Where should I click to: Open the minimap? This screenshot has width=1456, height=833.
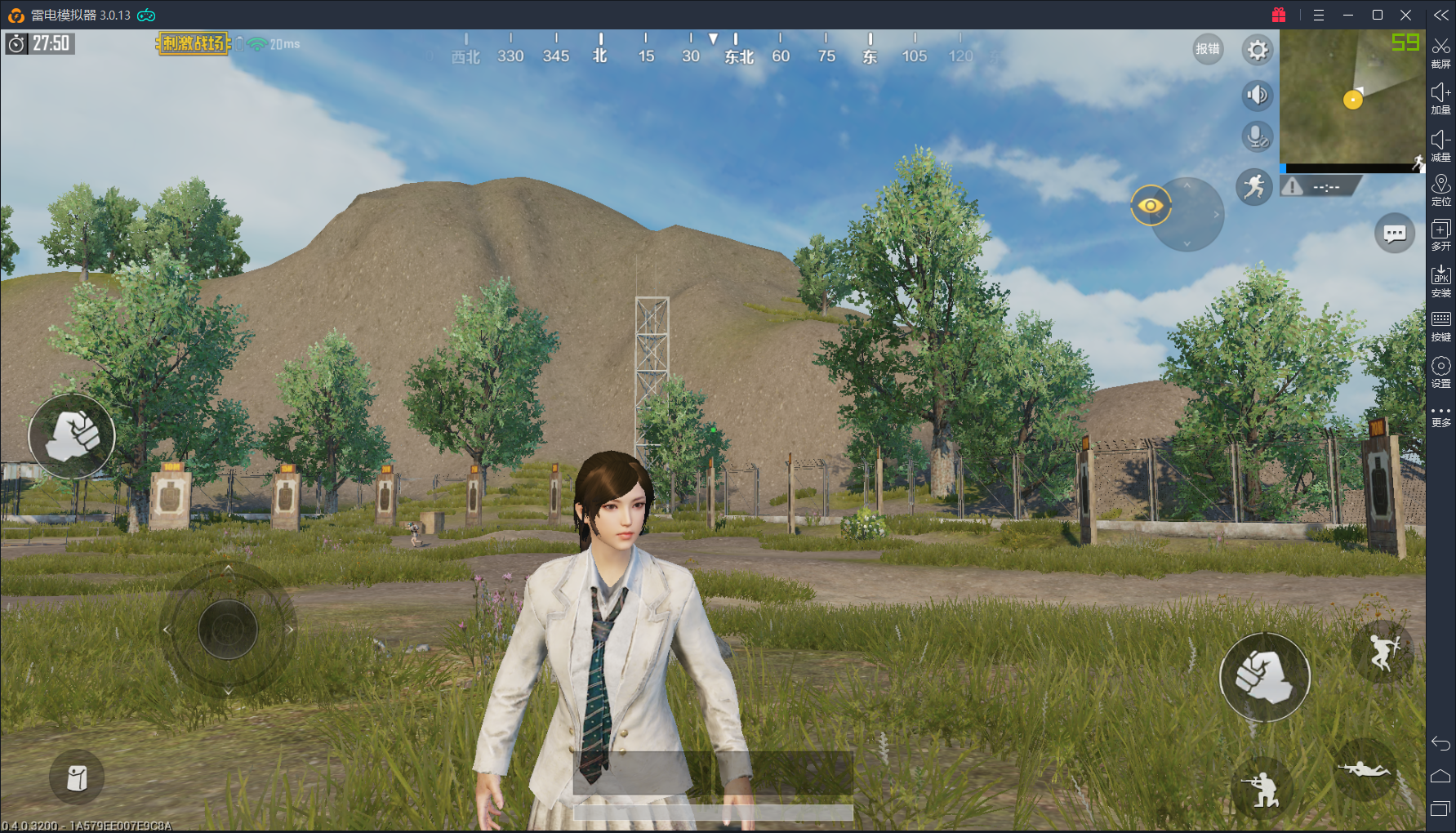click(1351, 98)
